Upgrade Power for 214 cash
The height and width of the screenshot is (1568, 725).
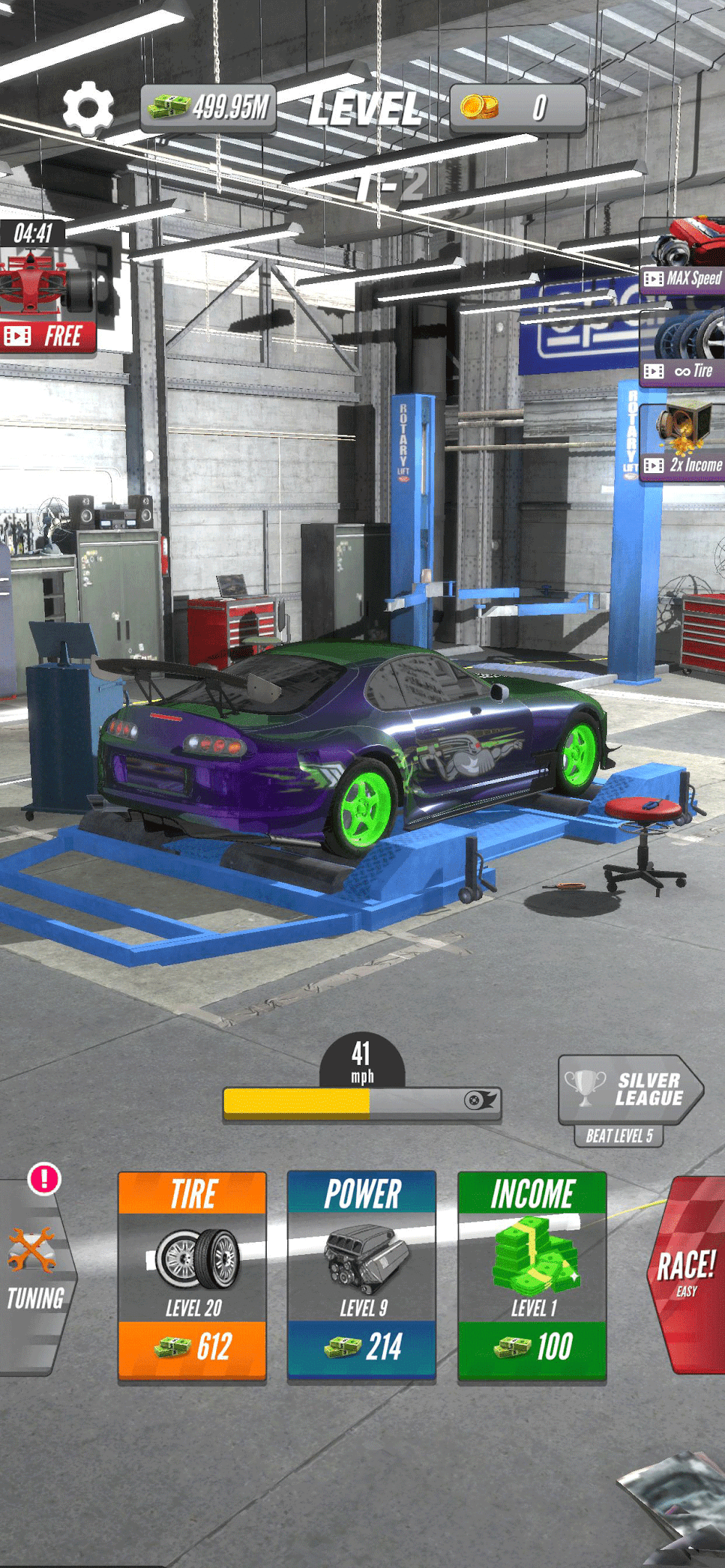(362, 1276)
